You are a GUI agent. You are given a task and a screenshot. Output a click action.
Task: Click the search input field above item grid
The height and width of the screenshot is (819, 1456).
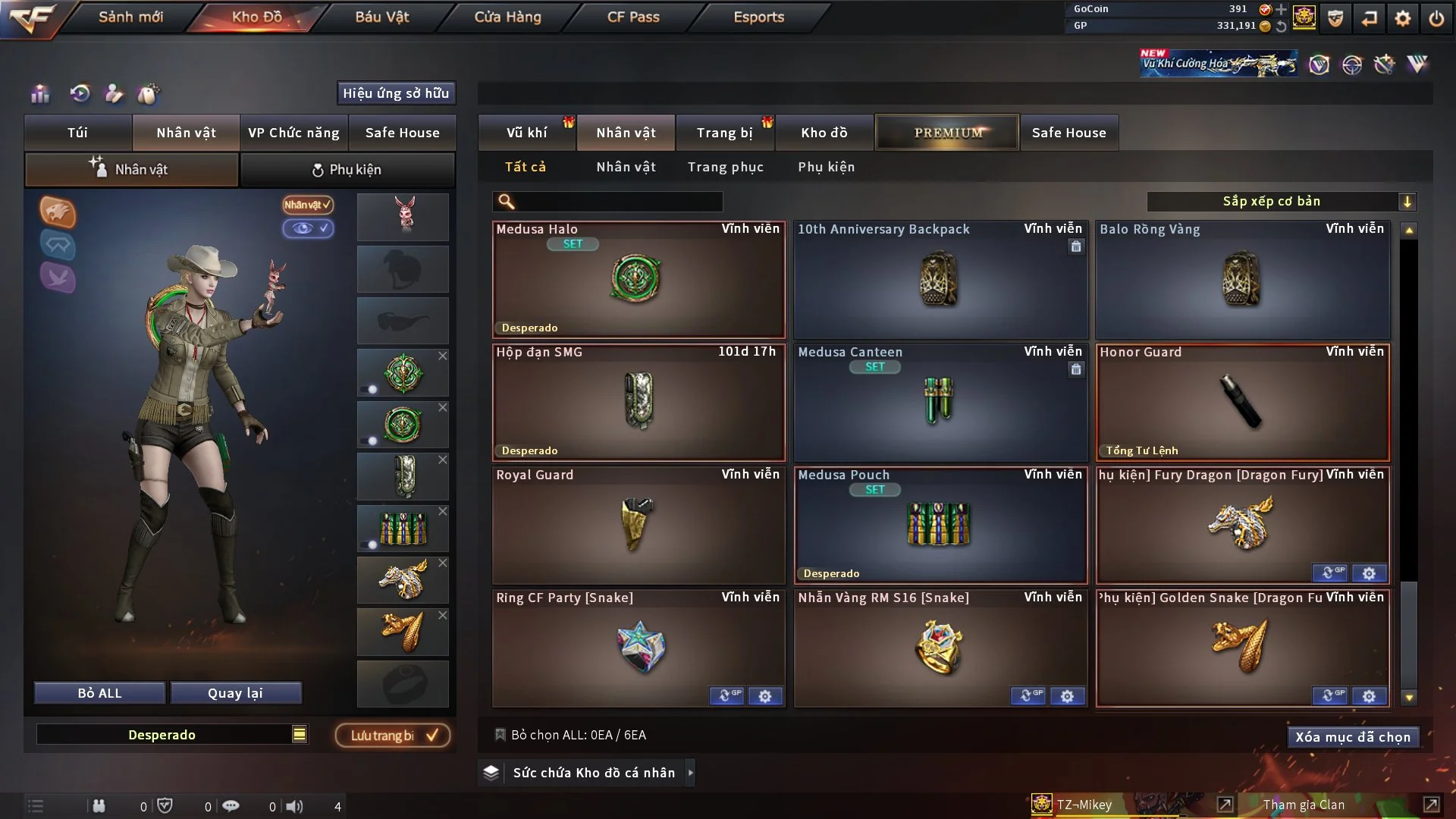click(607, 202)
